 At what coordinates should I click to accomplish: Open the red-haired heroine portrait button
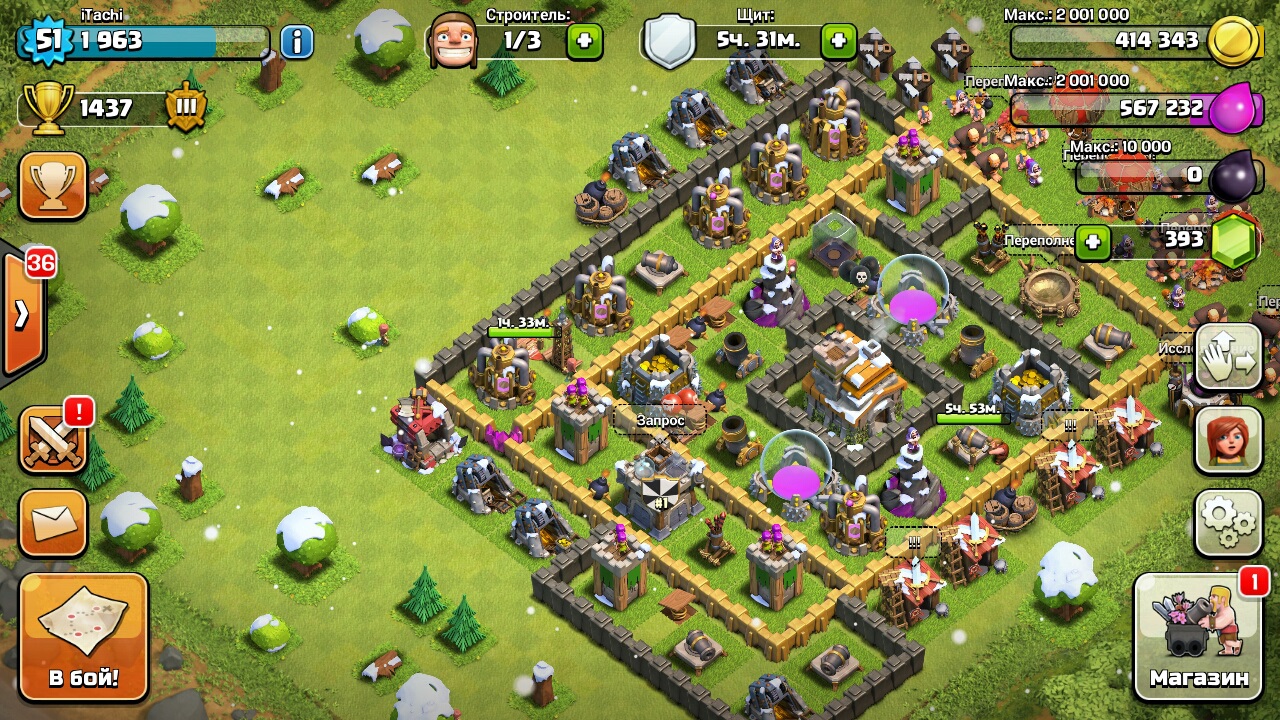tap(1228, 440)
